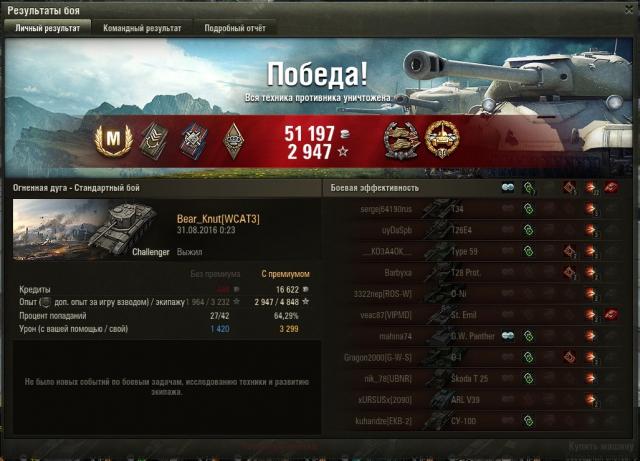The height and width of the screenshot is (461, 640).
Task: Open the Подробный отчёт tab
Action: tap(234, 29)
